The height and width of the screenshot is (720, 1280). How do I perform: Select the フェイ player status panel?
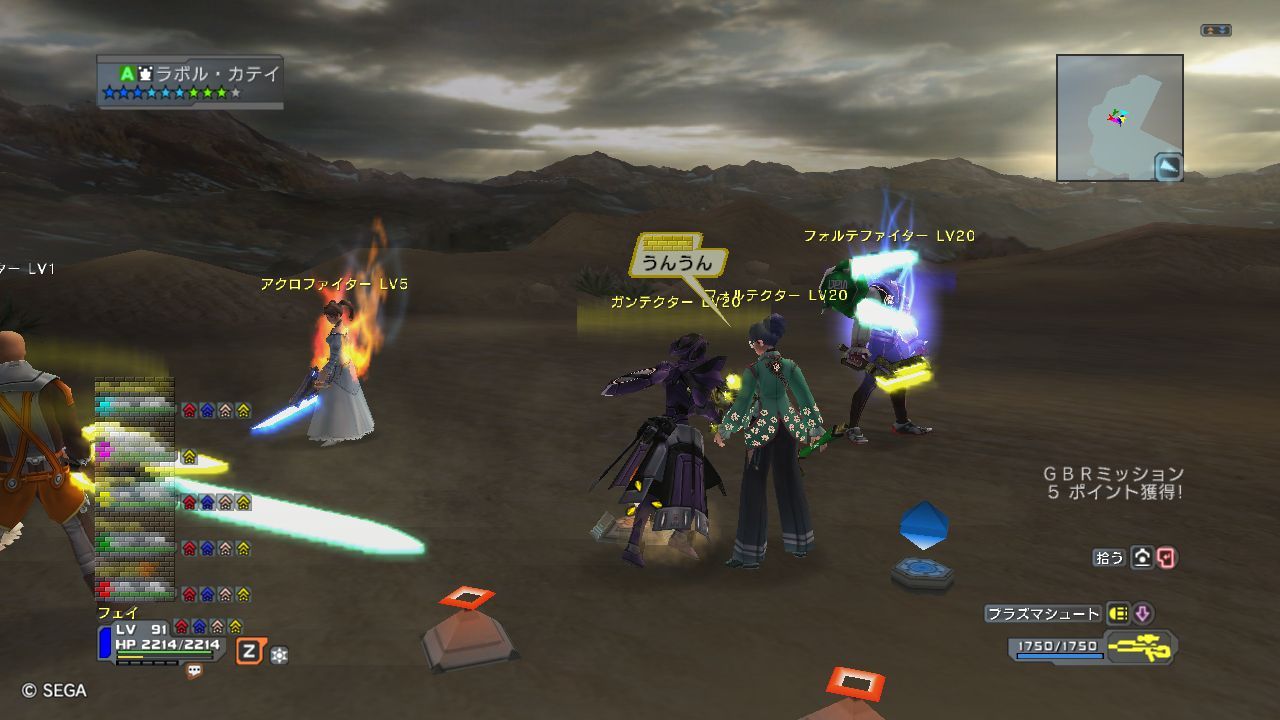pyautogui.click(x=160, y=638)
